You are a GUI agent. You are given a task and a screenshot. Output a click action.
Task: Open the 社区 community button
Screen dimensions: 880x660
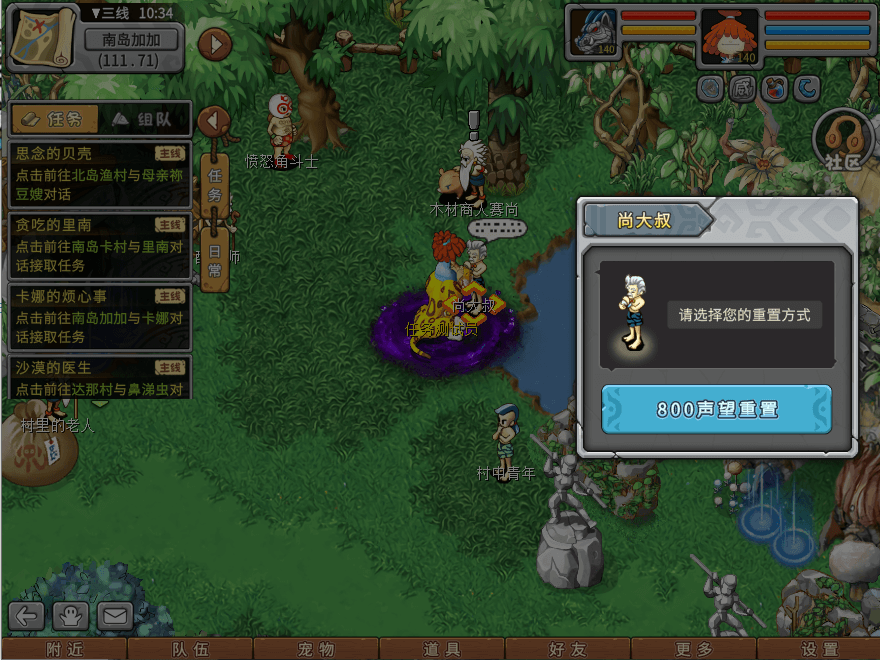pyautogui.click(x=842, y=140)
